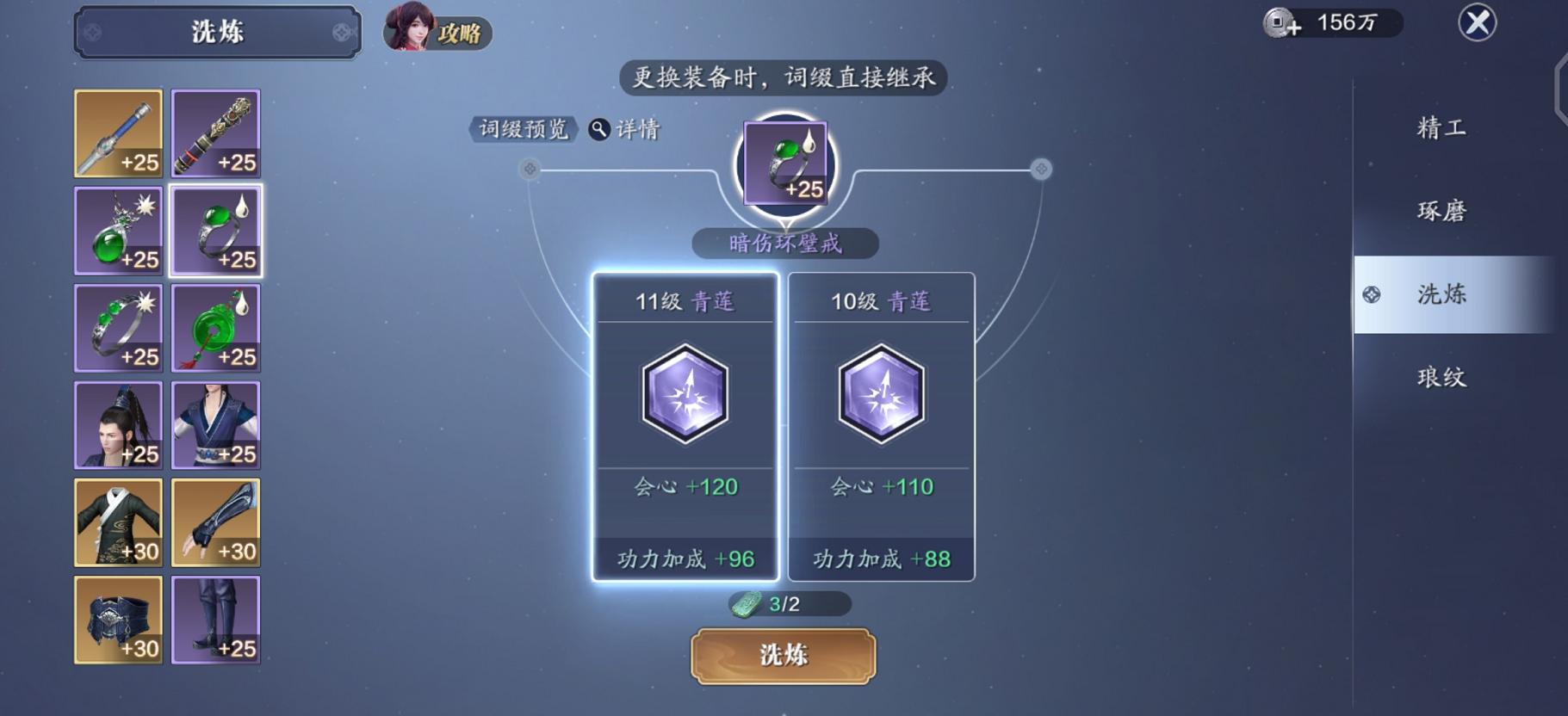
Task: Open the 暗伤环璧戒 item name banner
Action: [784, 244]
